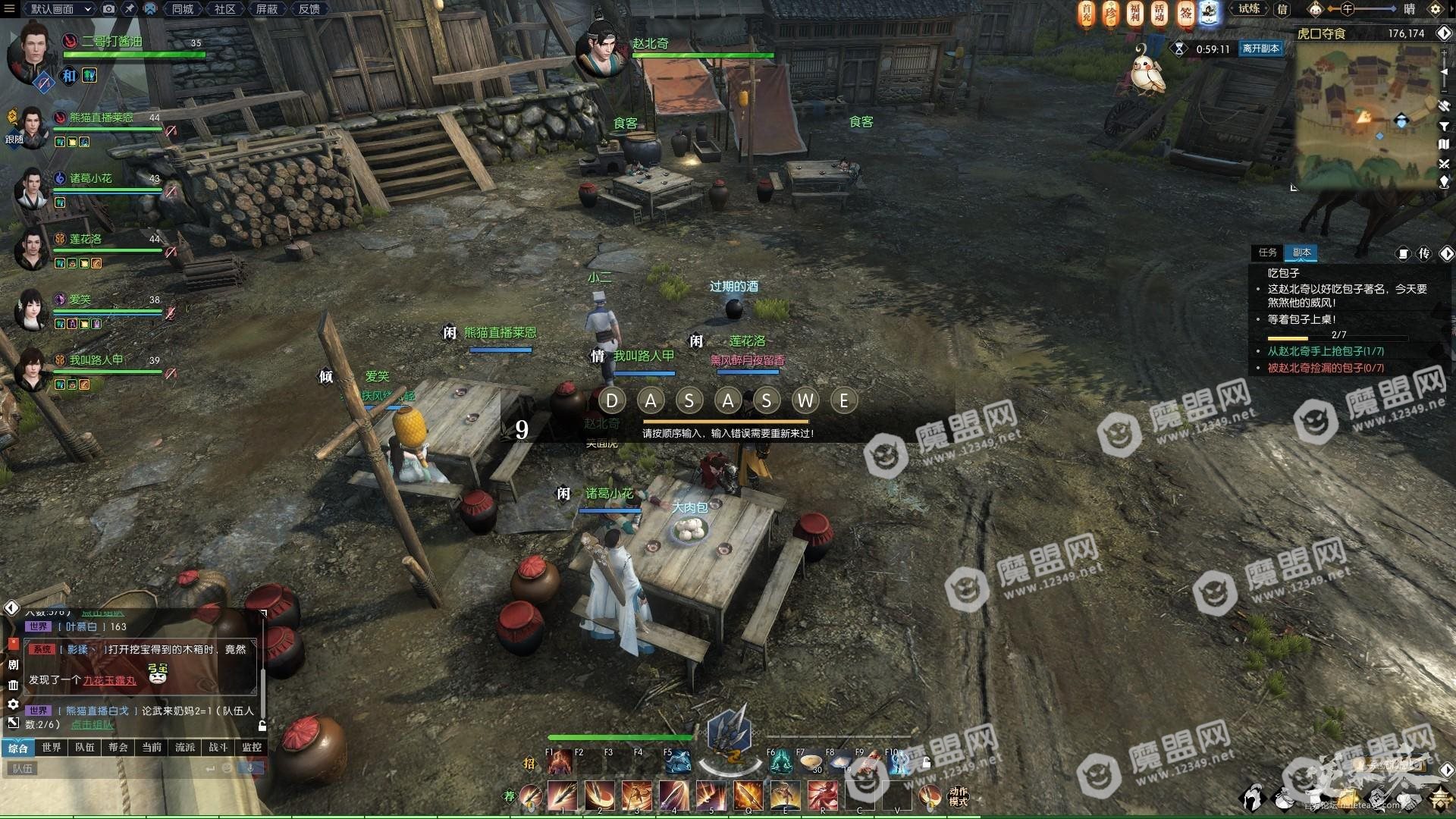Select party member 诸葛小花's portrait
This screenshot has width=1456, height=819.
32,187
